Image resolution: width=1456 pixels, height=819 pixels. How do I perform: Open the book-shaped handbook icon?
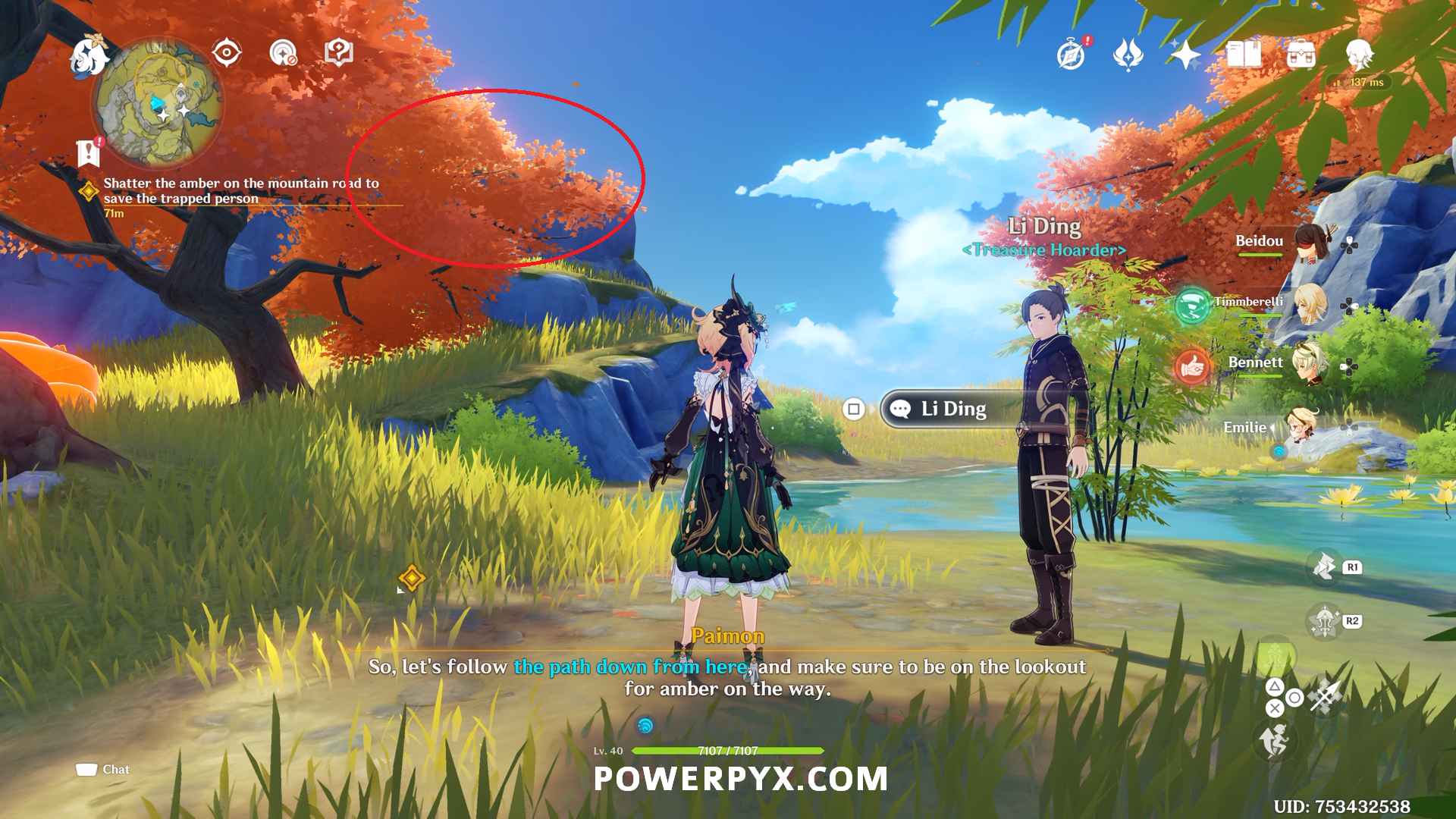coord(1244,55)
